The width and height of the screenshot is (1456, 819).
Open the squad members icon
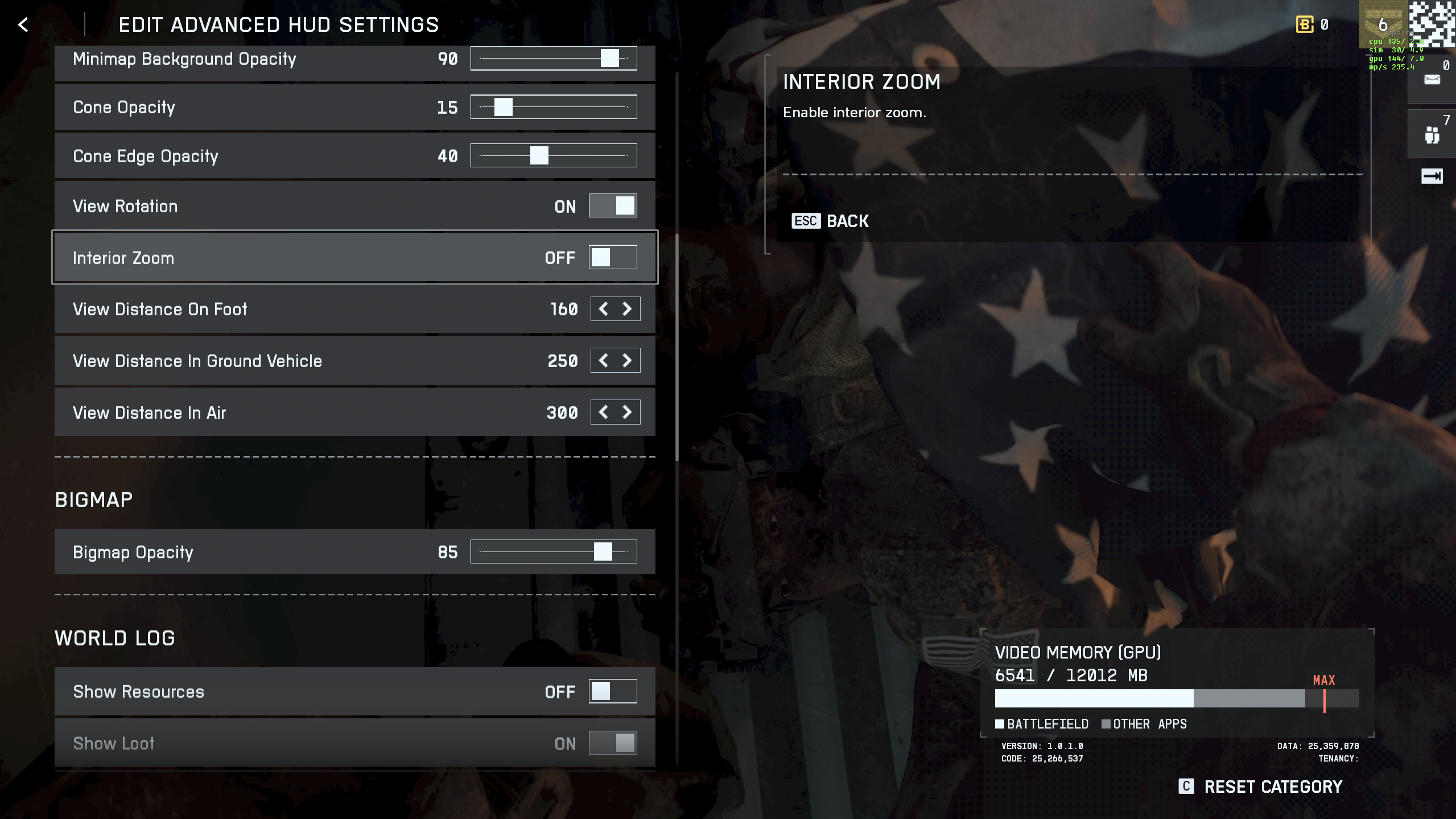tap(1432, 135)
